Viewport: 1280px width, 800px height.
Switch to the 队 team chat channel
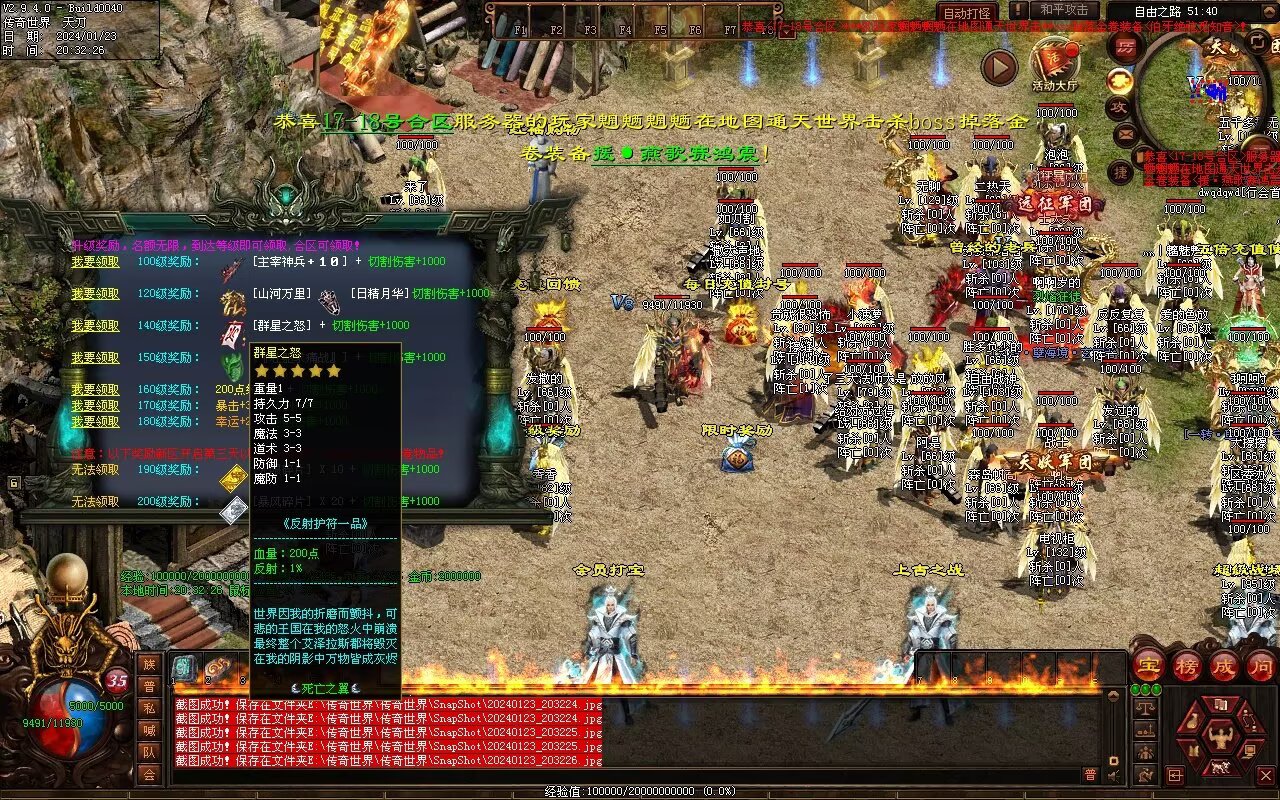149,752
